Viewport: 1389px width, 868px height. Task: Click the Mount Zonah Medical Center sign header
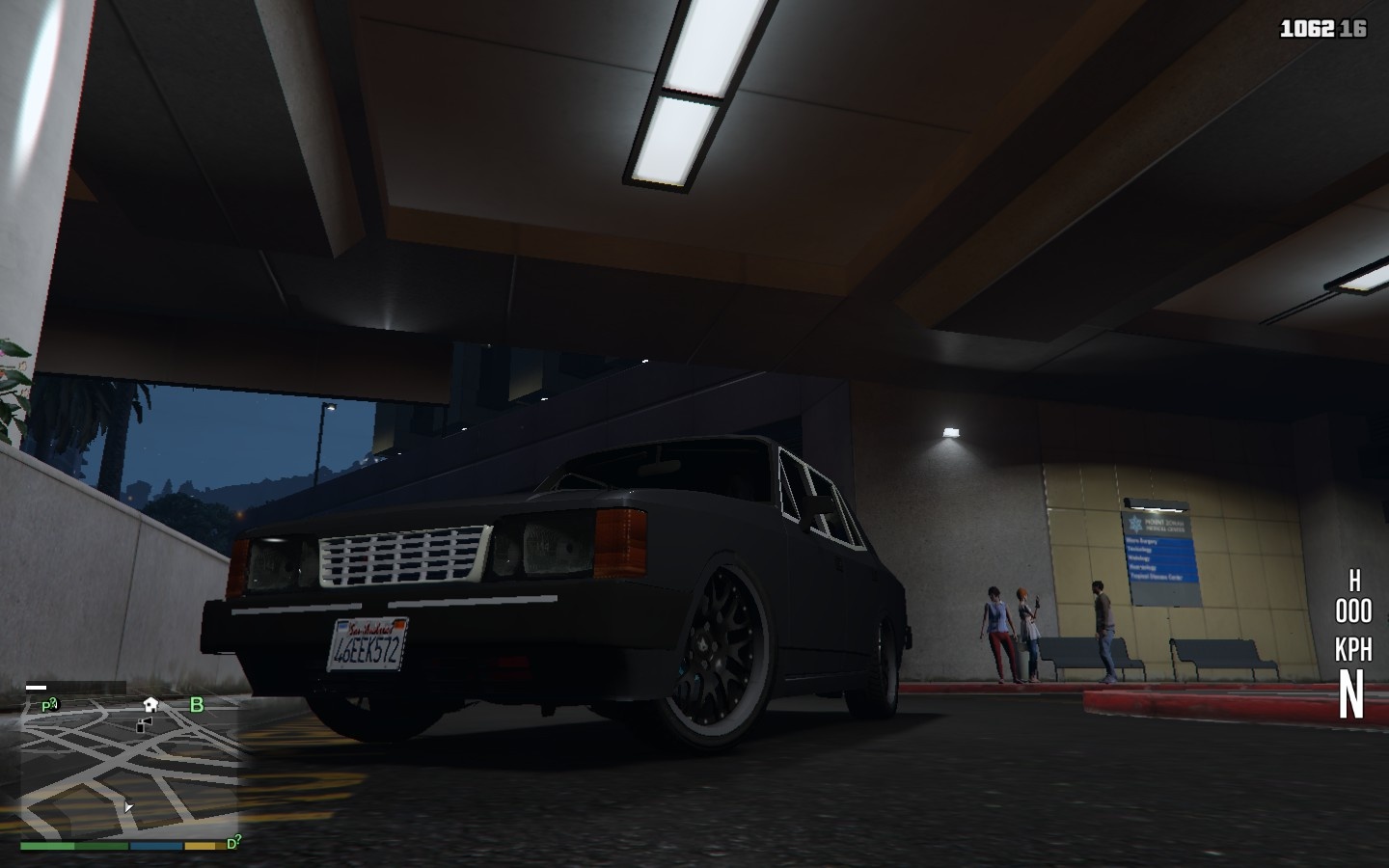[x=1164, y=524]
